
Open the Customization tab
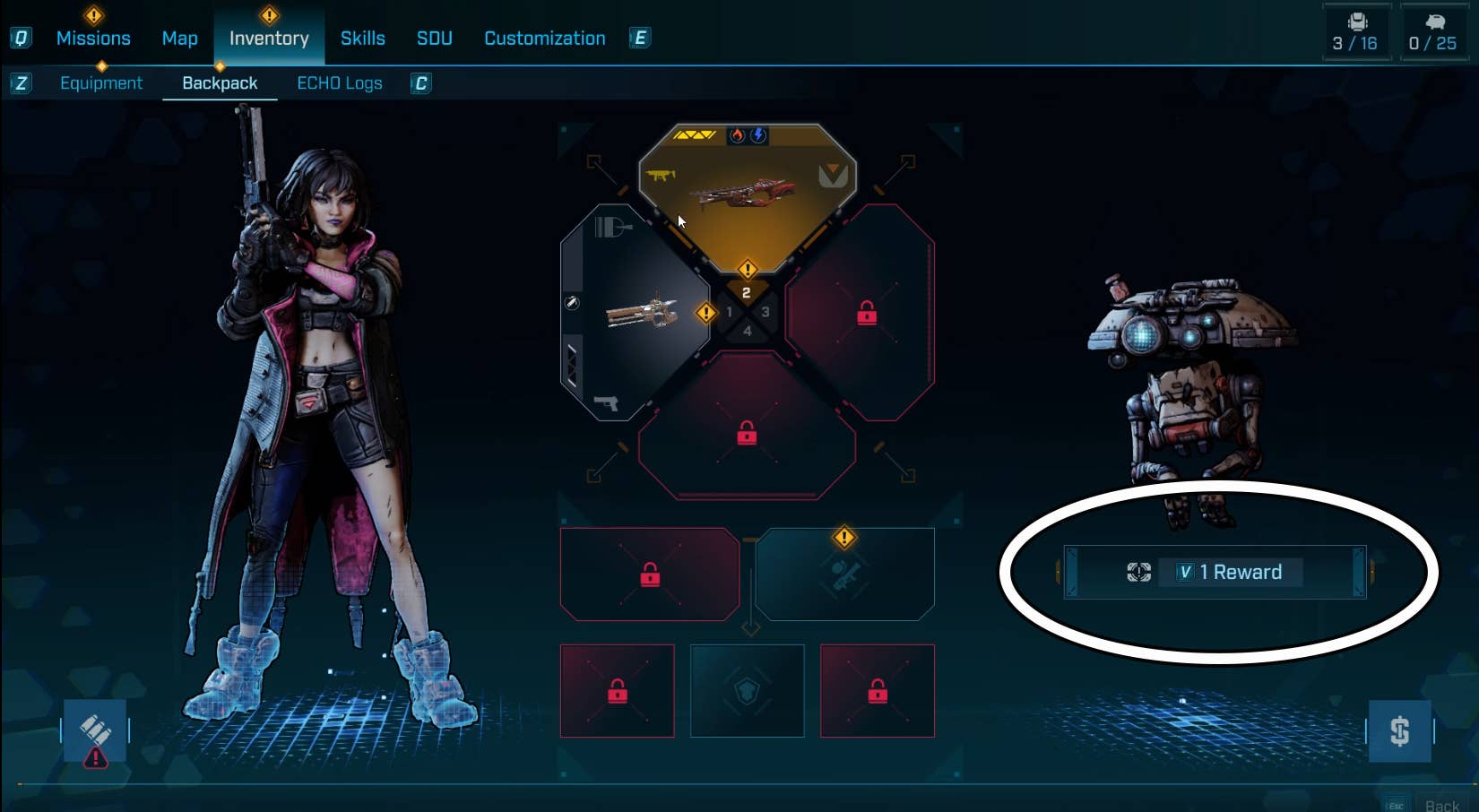coord(544,38)
